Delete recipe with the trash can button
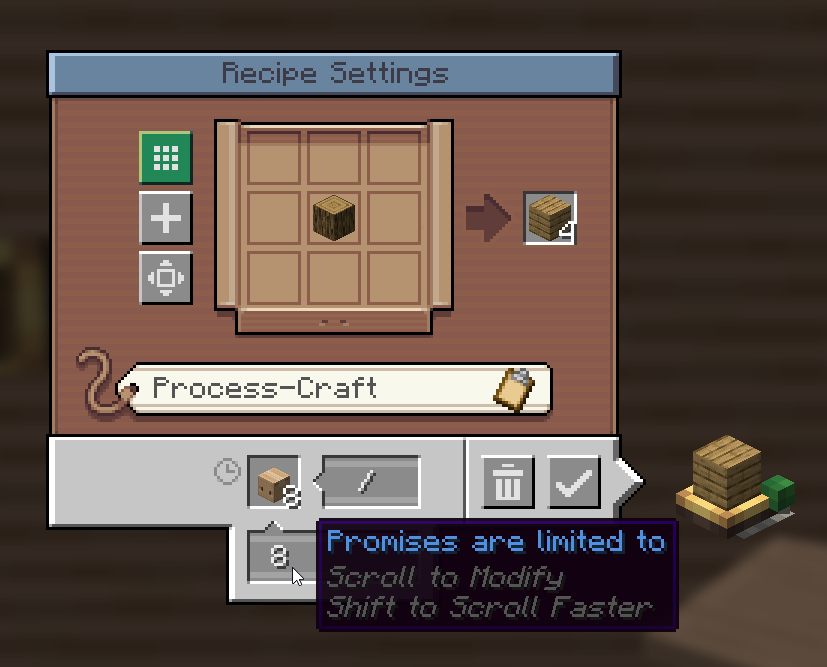827x667 pixels. 509,482
